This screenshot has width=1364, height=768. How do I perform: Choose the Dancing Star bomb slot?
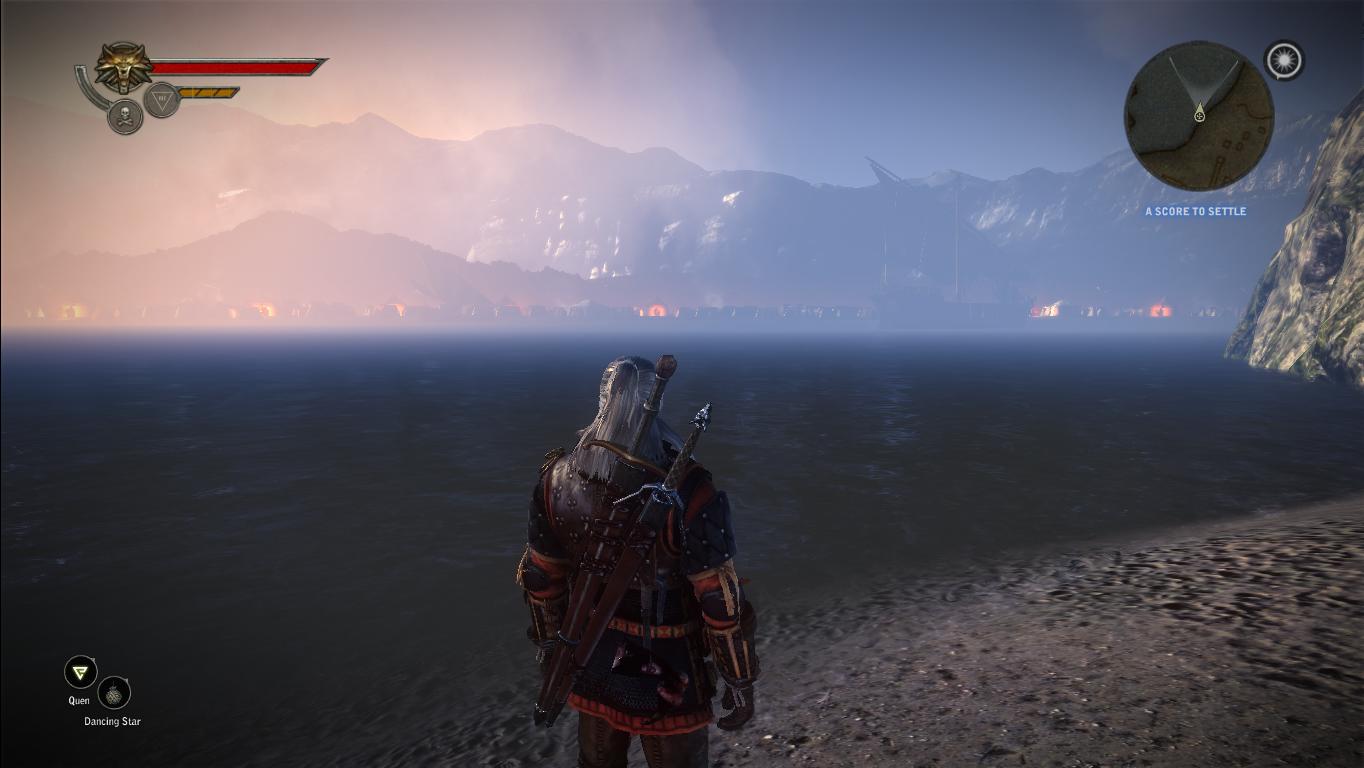pyautogui.click(x=115, y=692)
